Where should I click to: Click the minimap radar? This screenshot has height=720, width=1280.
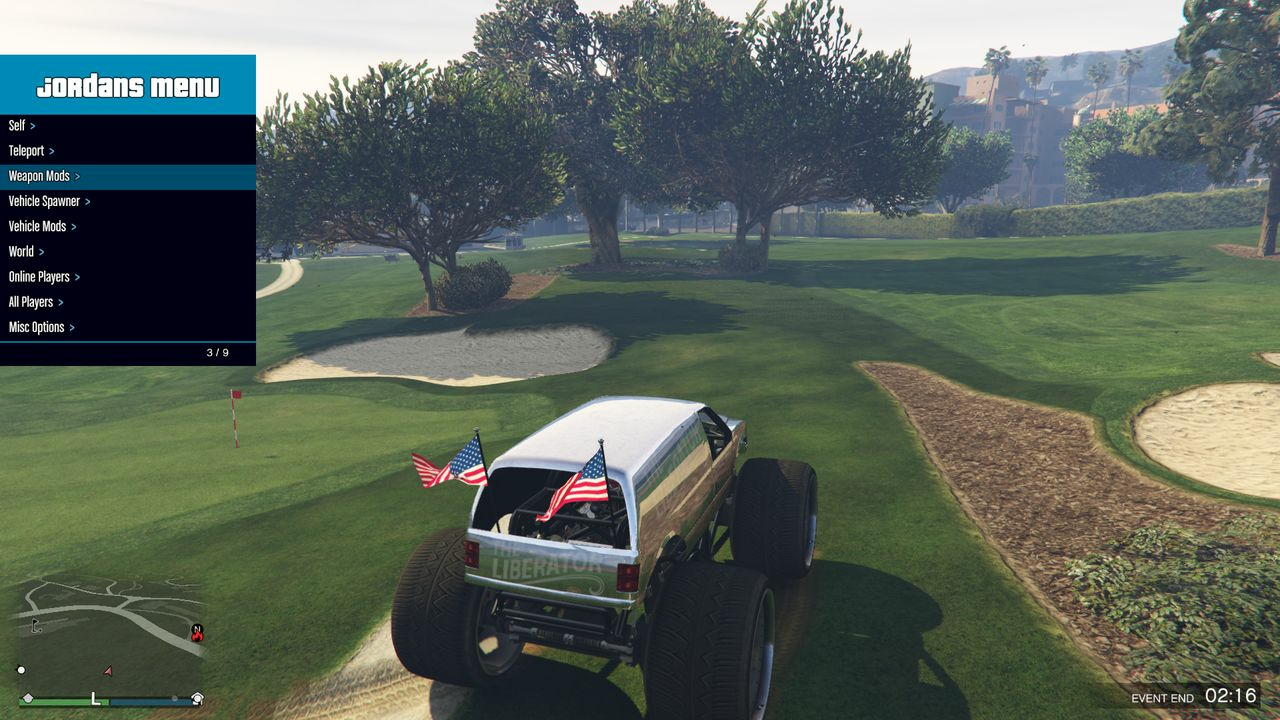[110, 635]
